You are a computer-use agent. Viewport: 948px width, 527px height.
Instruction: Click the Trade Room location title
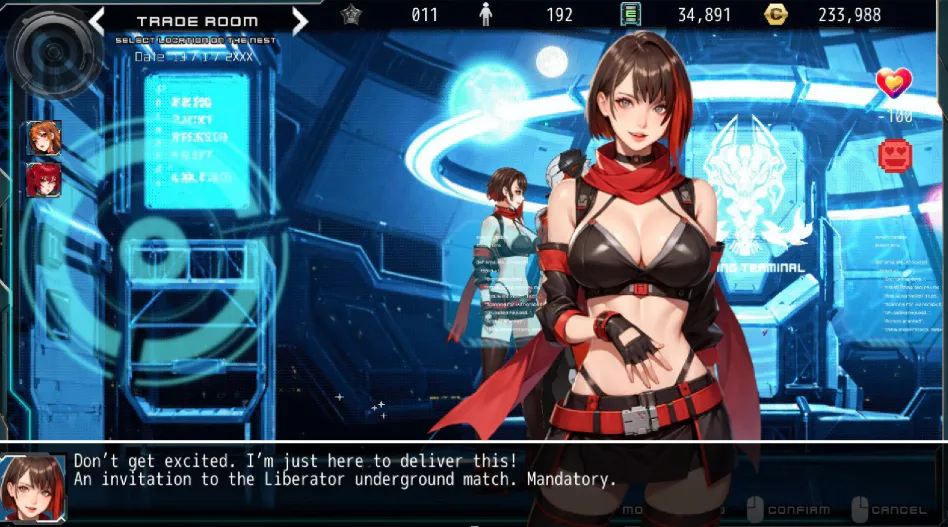[x=197, y=21]
